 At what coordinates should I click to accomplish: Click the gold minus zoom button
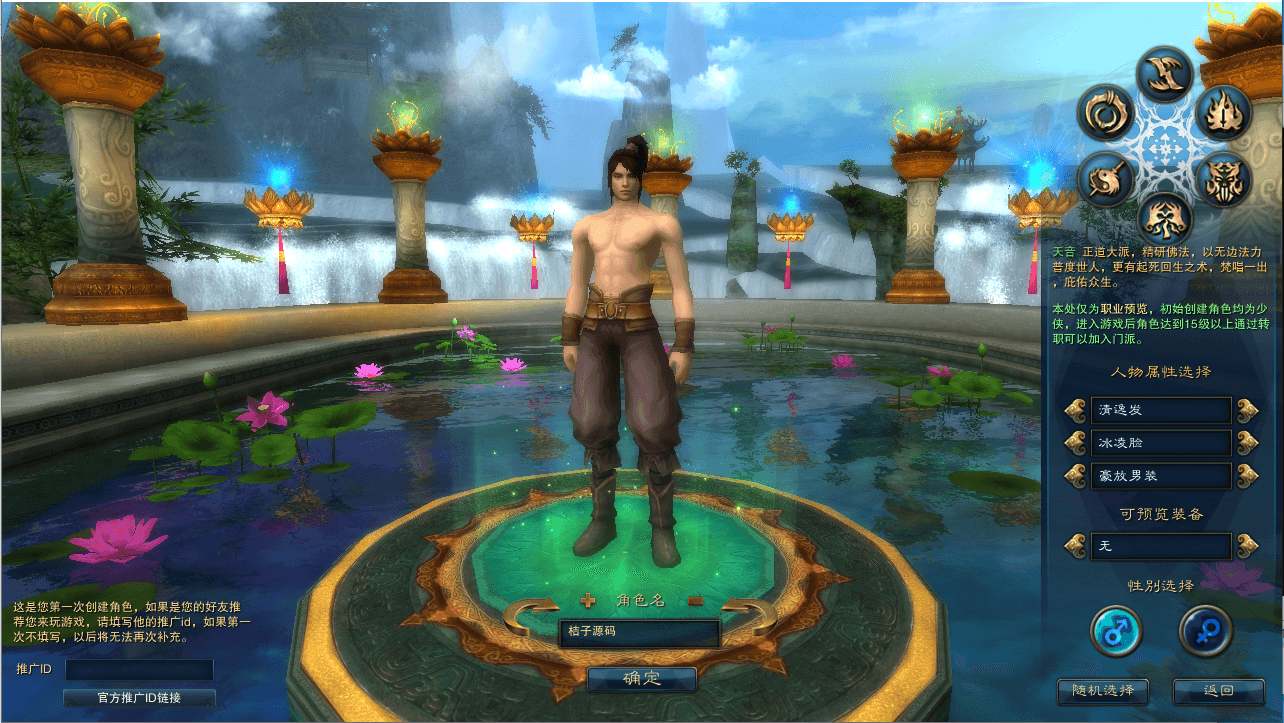695,601
